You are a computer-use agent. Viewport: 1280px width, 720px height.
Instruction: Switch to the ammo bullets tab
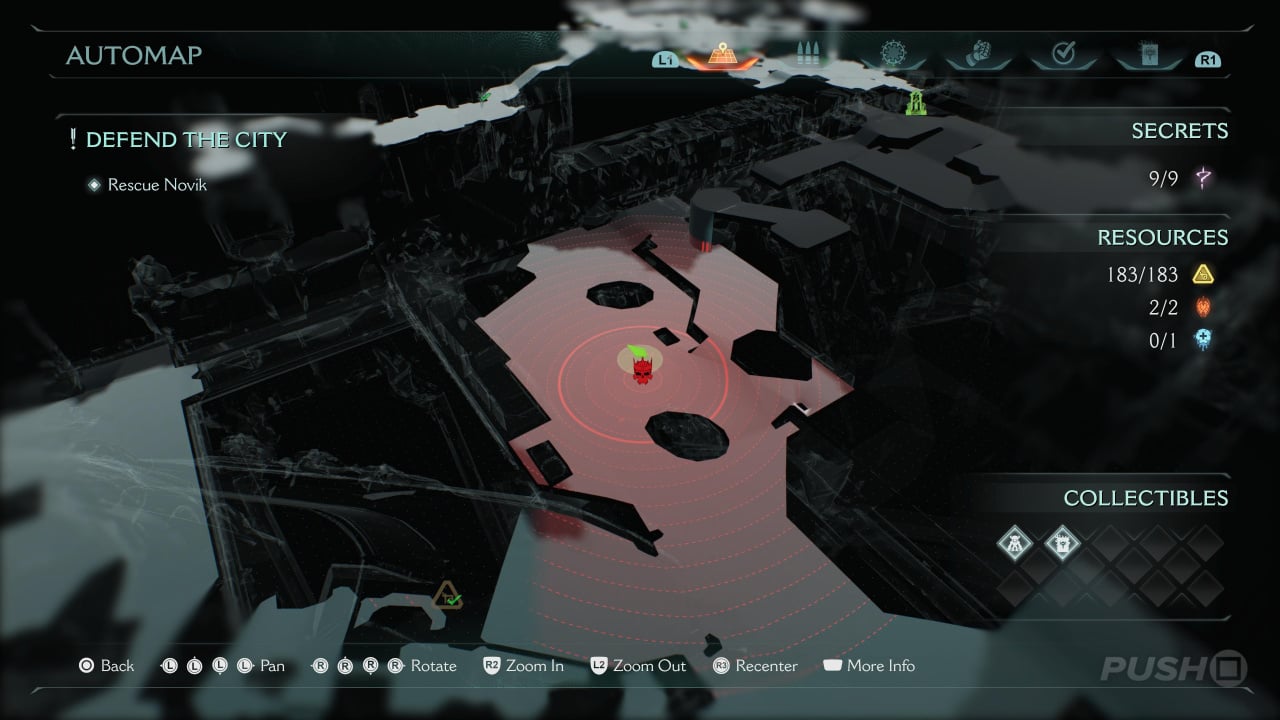[x=806, y=55]
